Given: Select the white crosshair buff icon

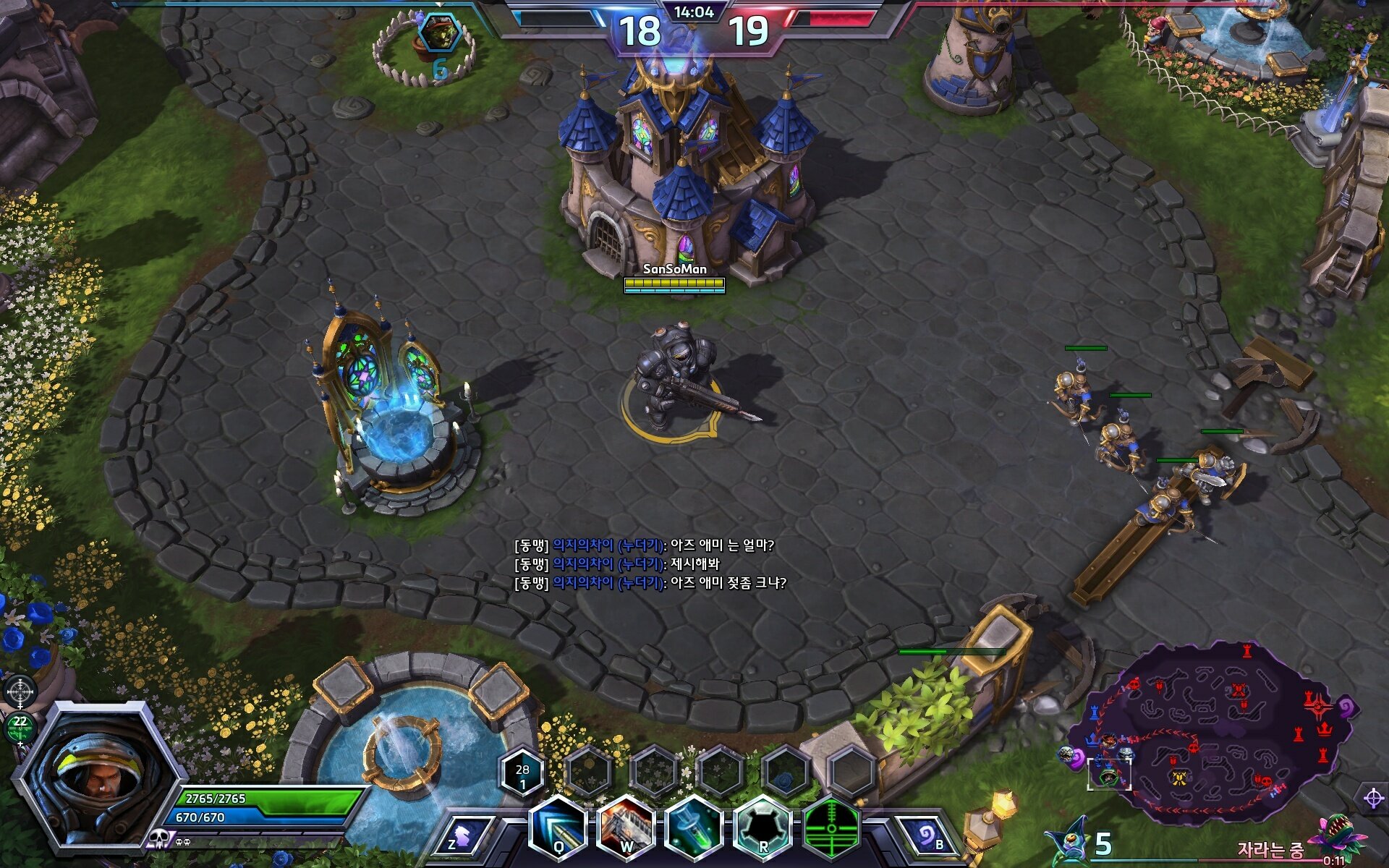Looking at the screenshot, I should [x=20, y=691].
